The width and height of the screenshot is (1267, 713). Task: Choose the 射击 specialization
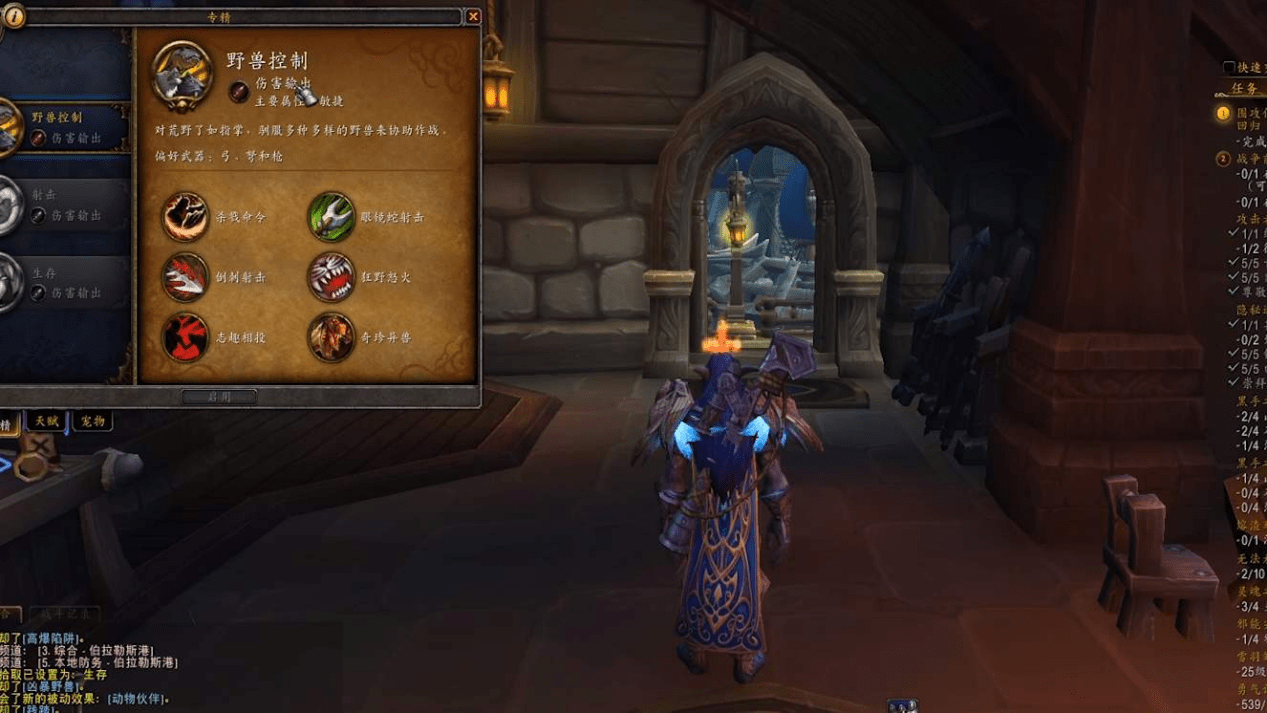(x=65, y=206)
